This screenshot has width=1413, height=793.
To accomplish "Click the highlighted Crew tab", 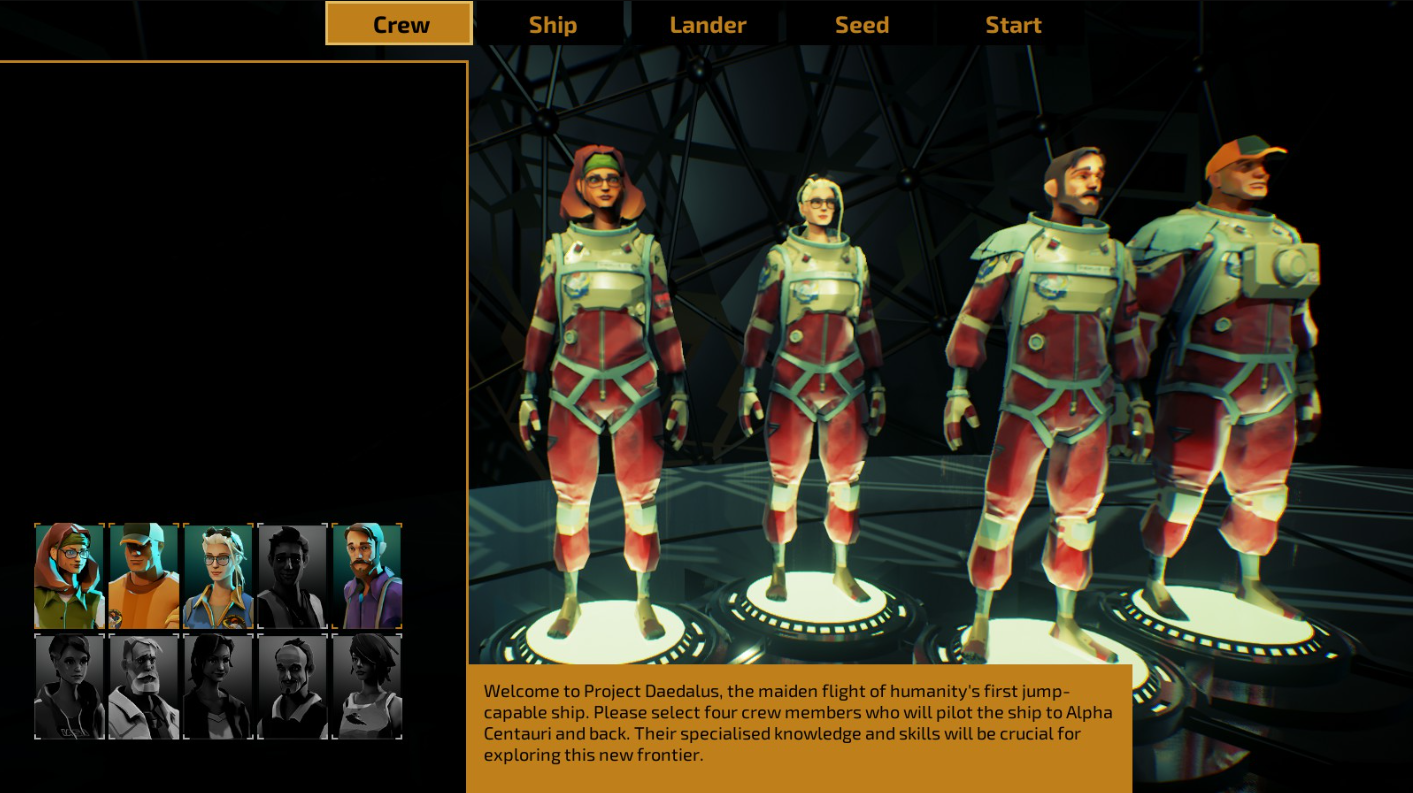I will coord(399,24).
